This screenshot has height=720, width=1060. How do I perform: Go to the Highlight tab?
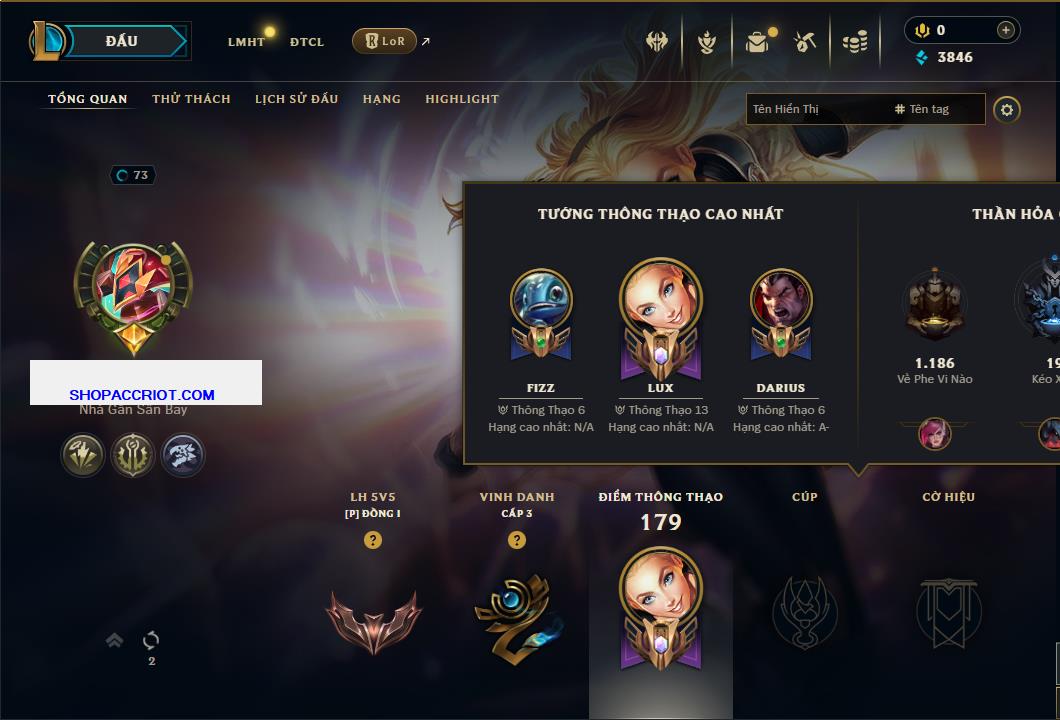coord(462,99)
